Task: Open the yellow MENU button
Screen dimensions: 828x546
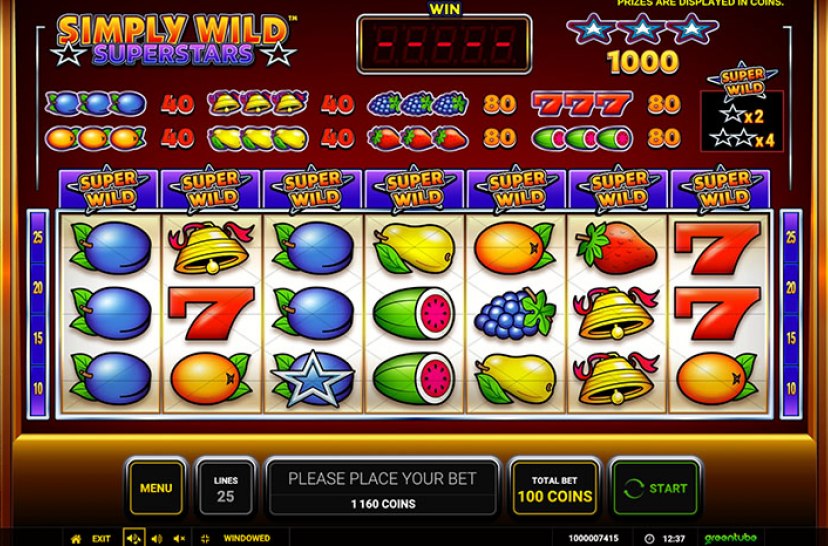Action: click(x=156, y=488)
